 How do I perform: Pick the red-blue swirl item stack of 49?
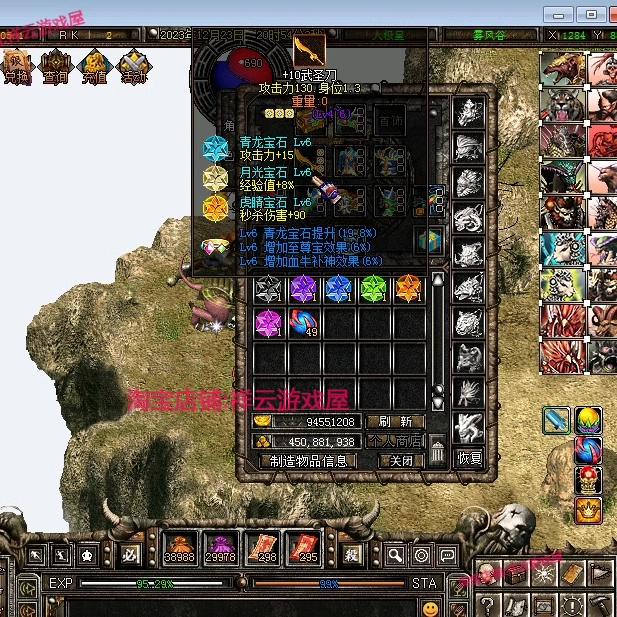click(x=304, y=323)
